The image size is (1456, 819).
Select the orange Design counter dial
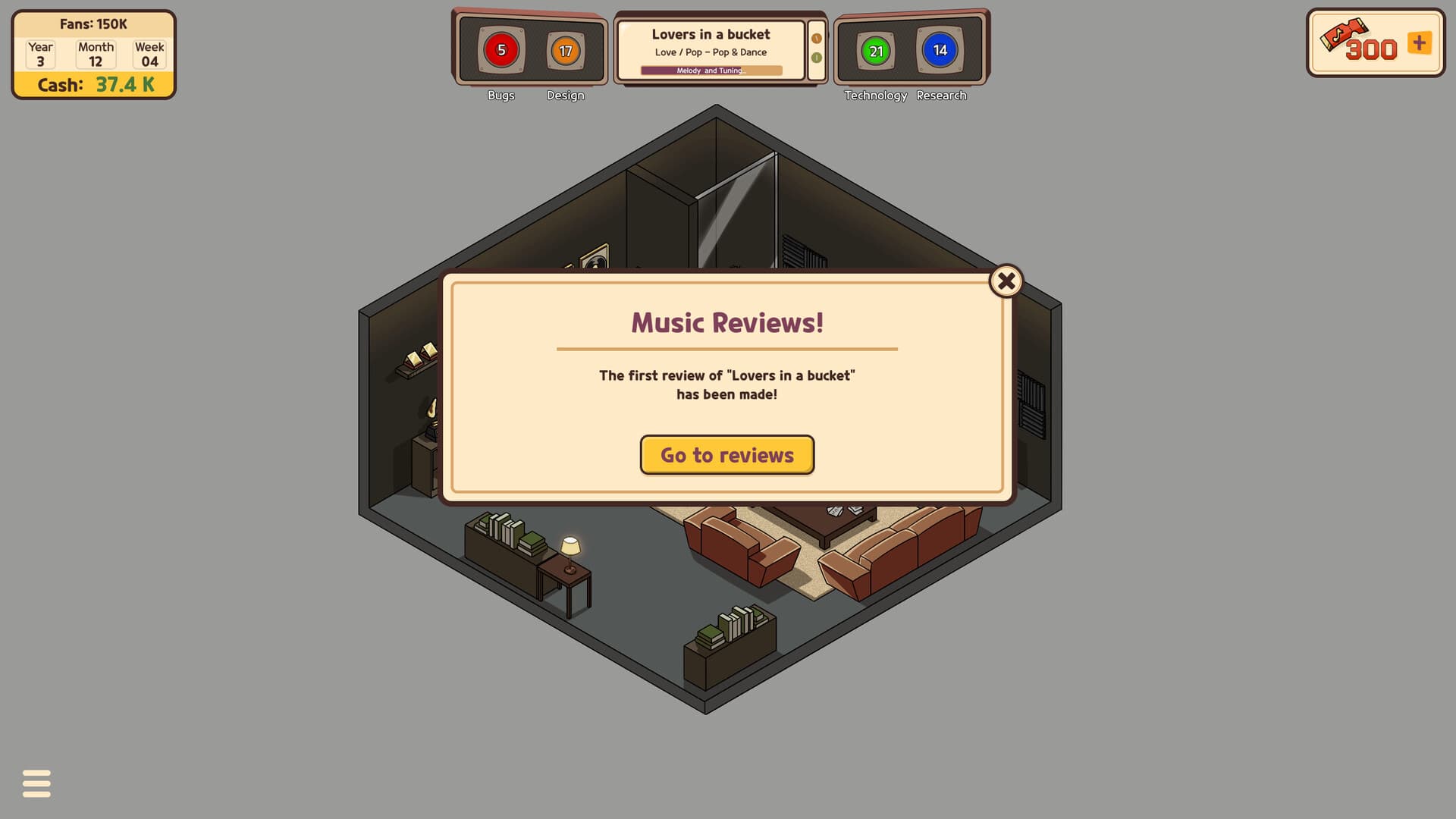click(565, 50)
